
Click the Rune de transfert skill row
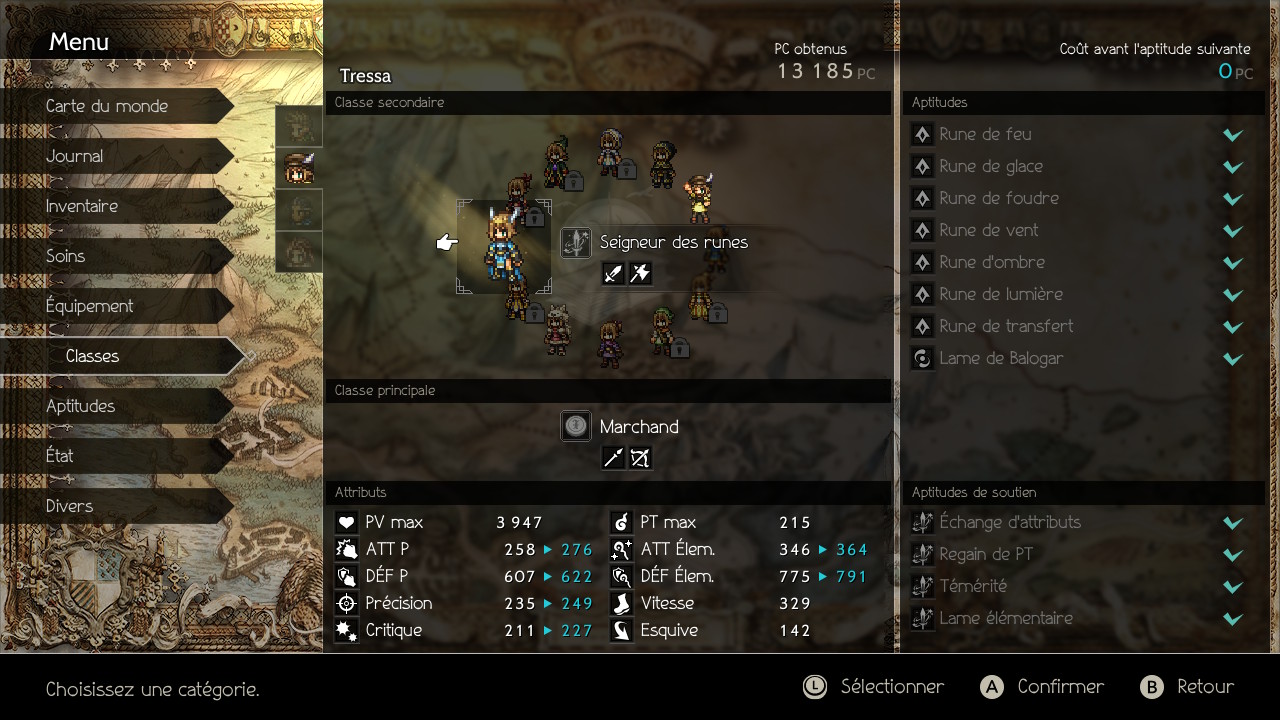pos(1006,326)
